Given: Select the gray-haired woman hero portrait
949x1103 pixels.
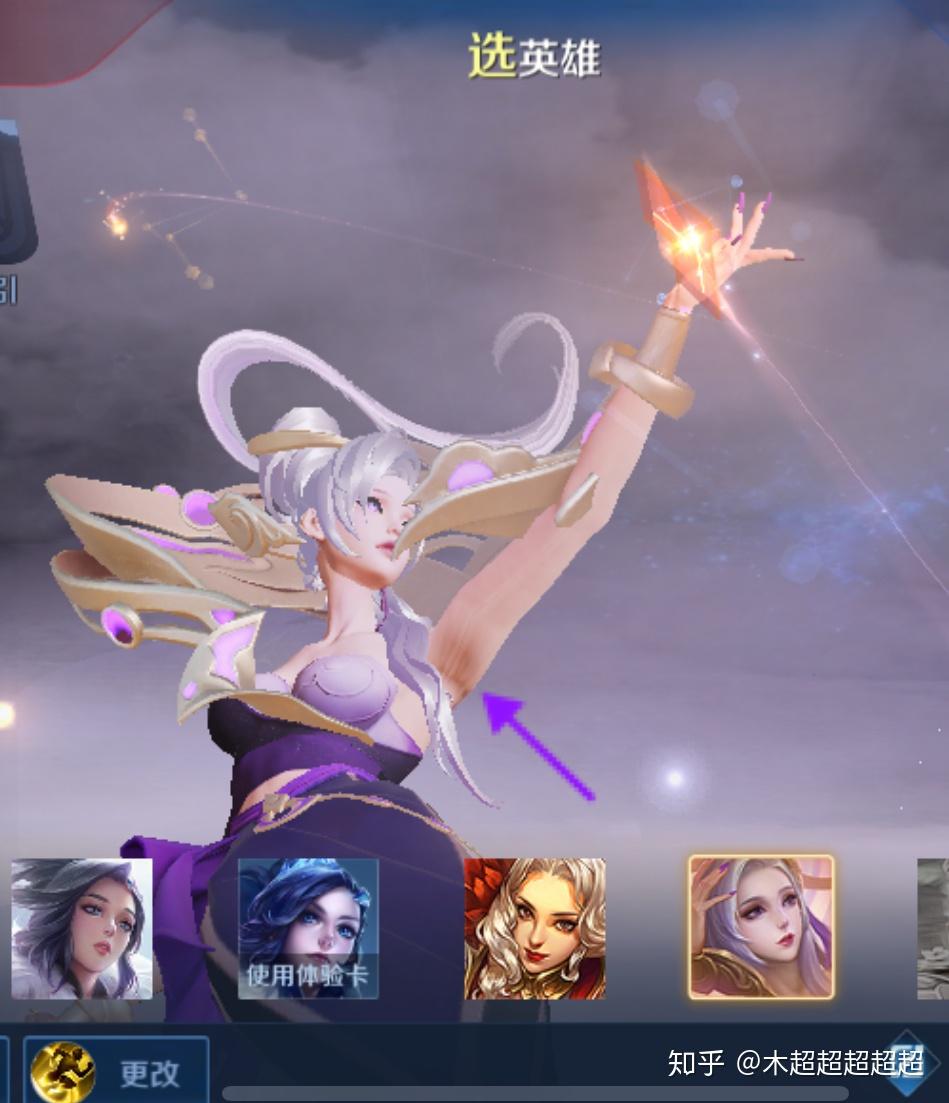Looking at the screenshot, I should 82,928.
